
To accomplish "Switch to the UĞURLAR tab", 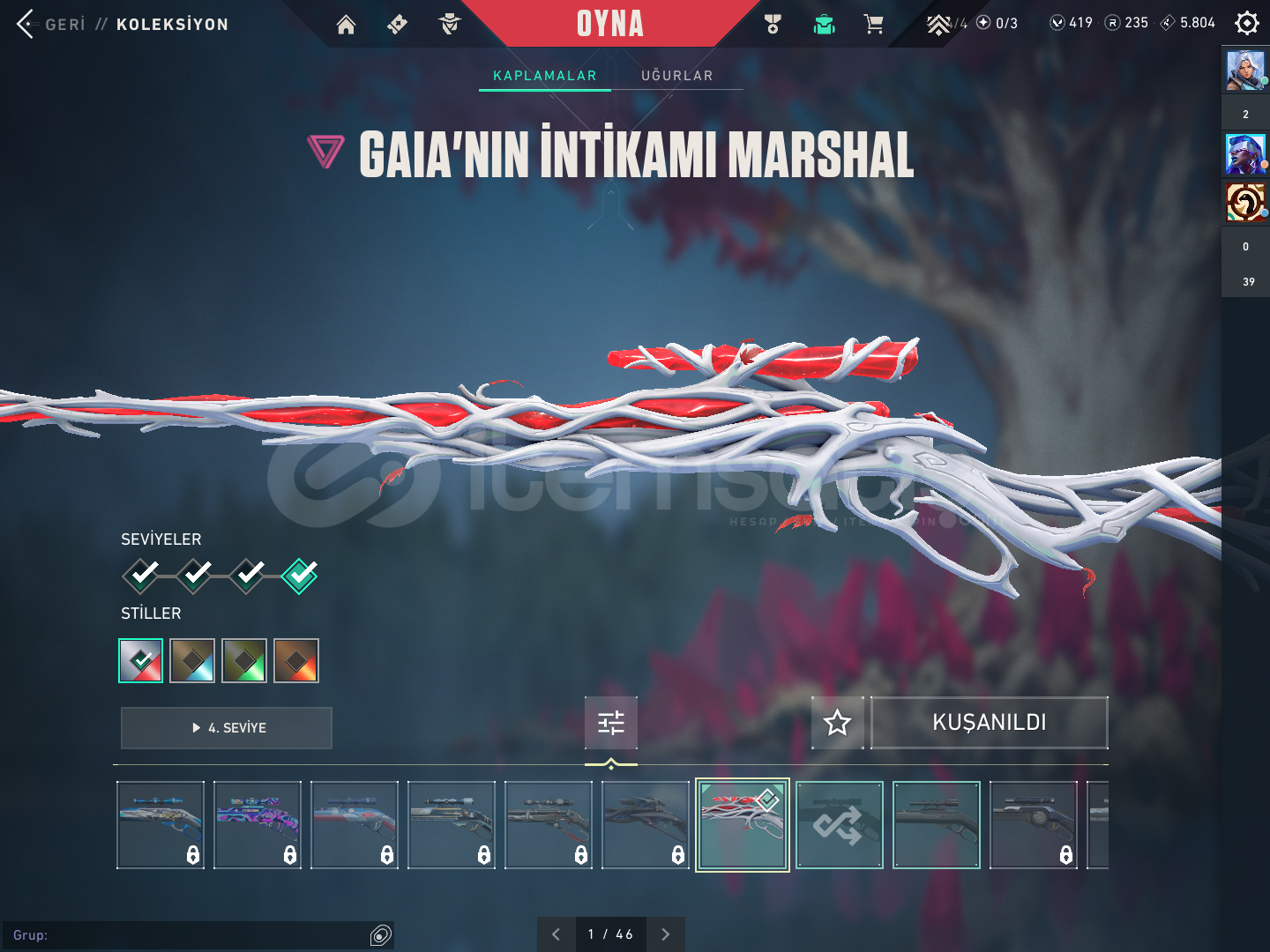I will pos(676,76).
